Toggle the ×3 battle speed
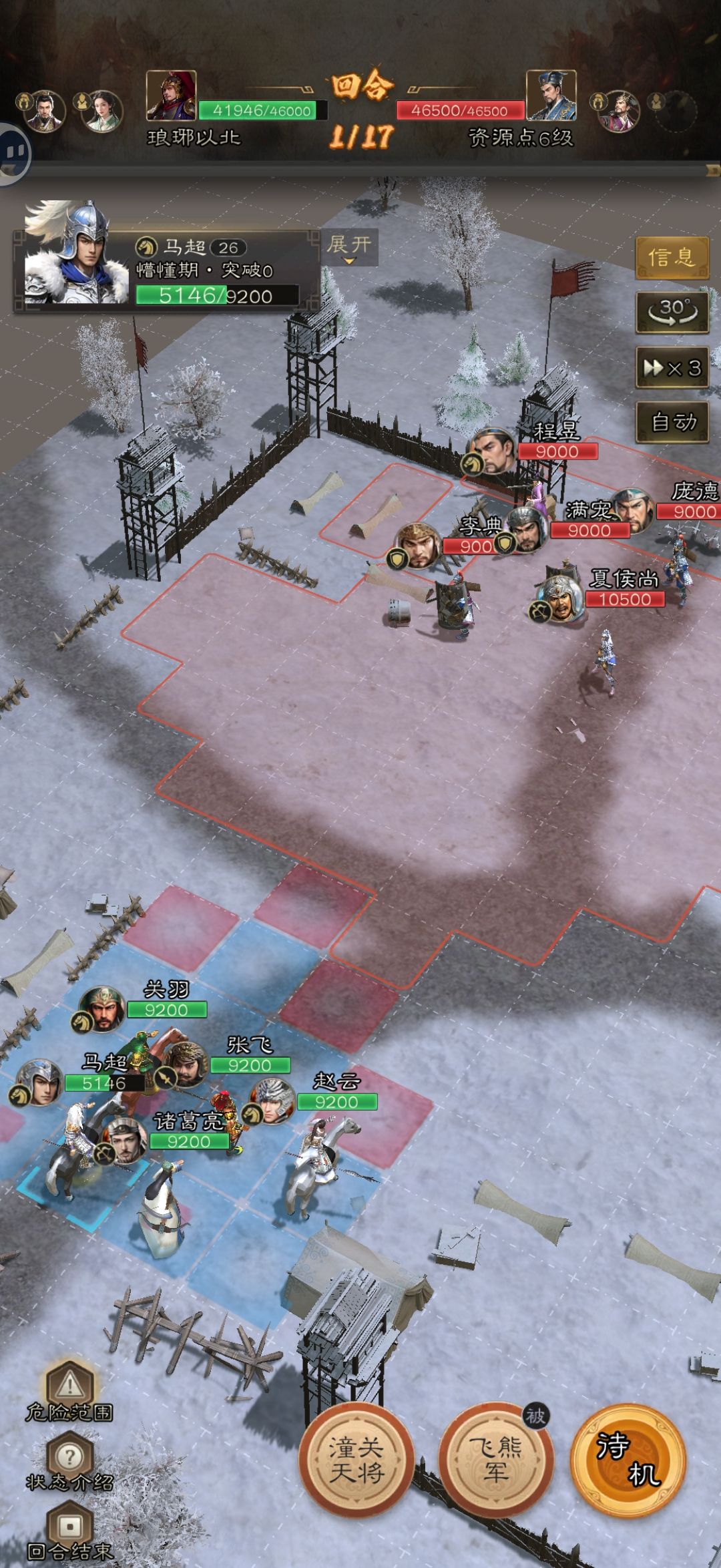Screen dimensions: 721x1568 point(671,367)
